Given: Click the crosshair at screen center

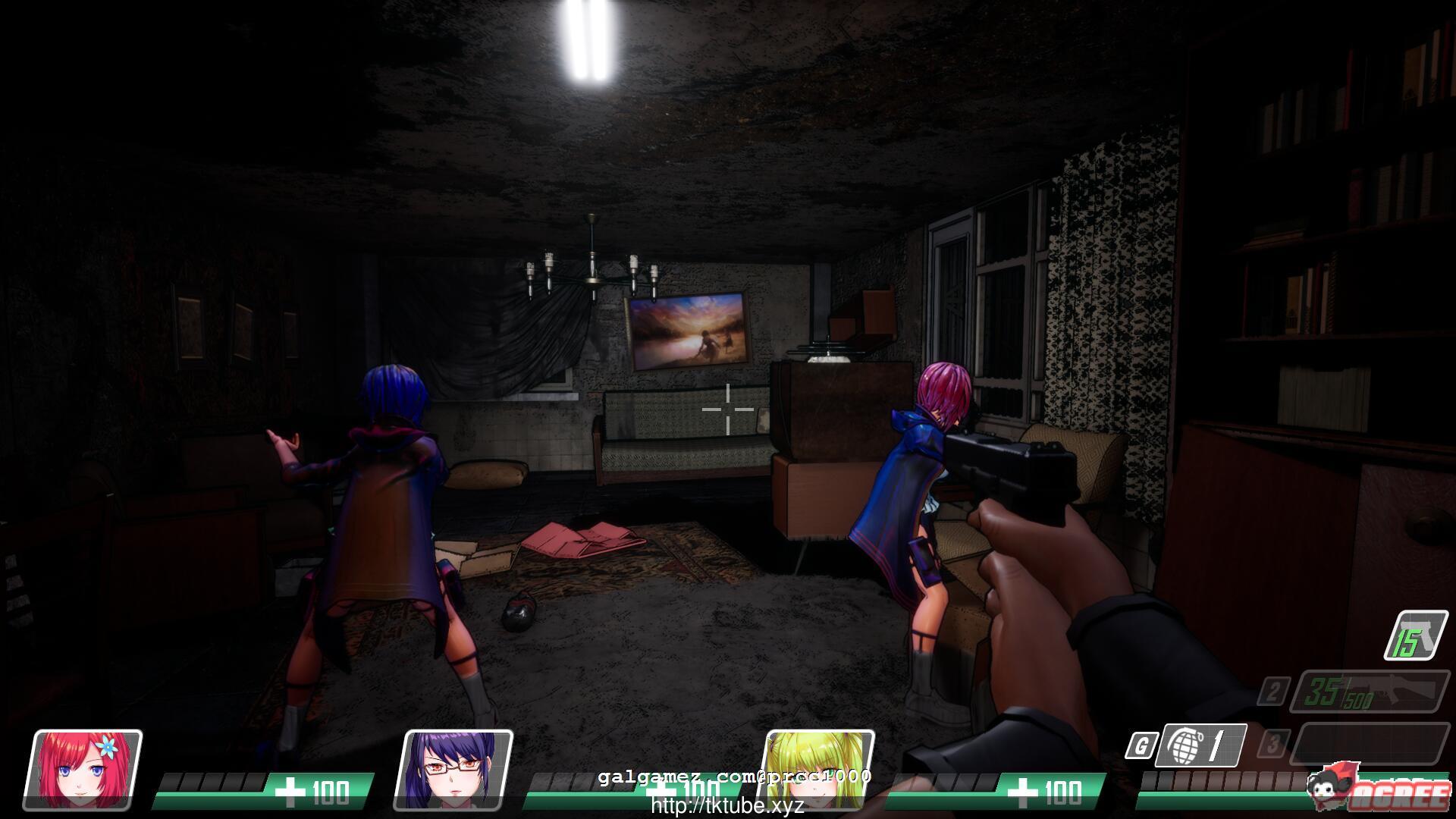Looking at the screenshot, I should pyautogui.click(x=728, y=409).
